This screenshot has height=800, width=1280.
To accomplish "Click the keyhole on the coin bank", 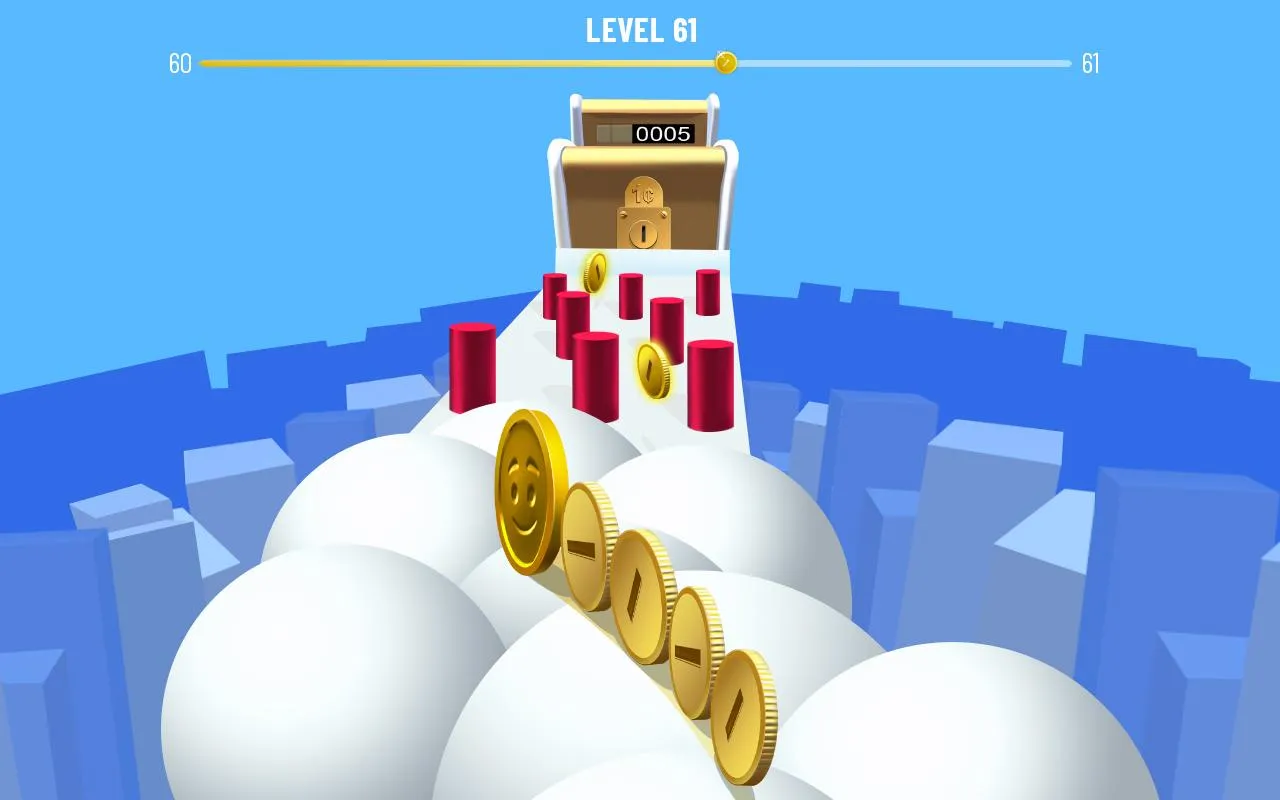I will point(642,234).
